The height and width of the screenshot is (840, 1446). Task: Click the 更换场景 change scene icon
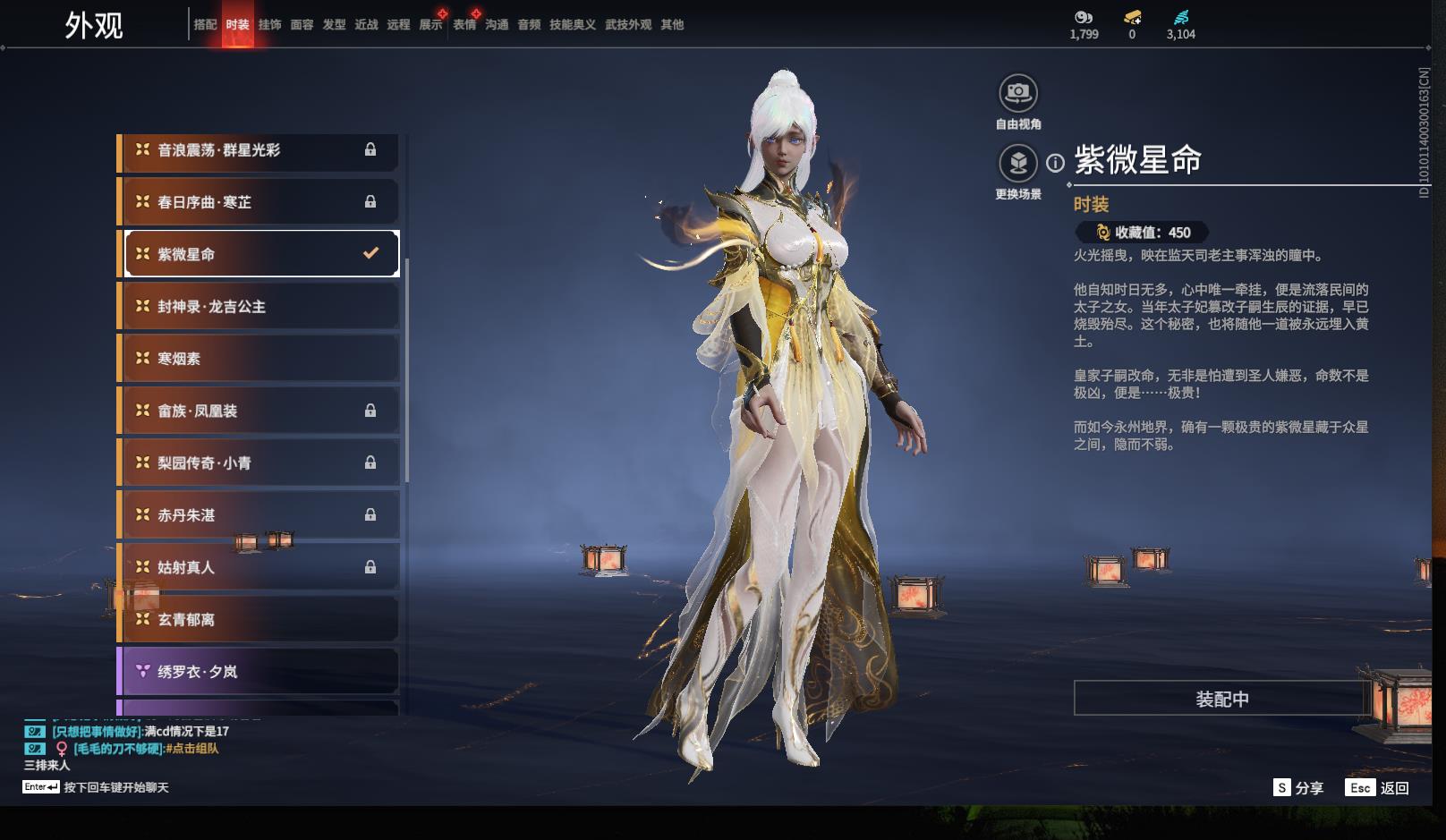tap(1017, 164)
